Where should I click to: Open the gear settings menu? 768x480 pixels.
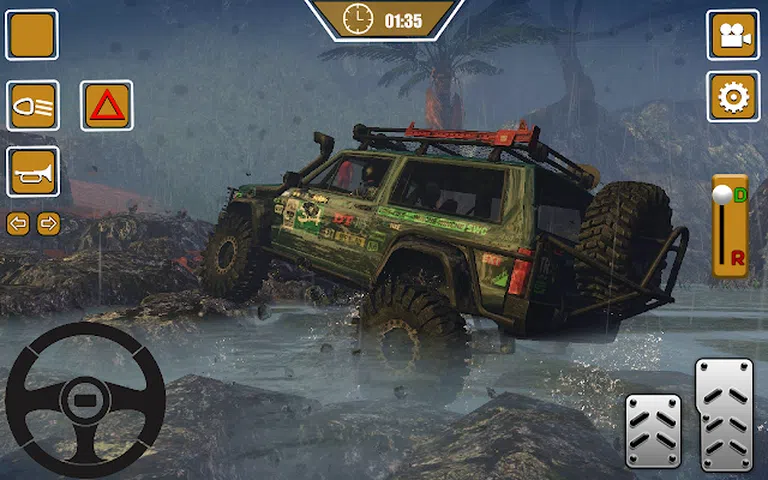pyautogui.click(x=733, y=97)
